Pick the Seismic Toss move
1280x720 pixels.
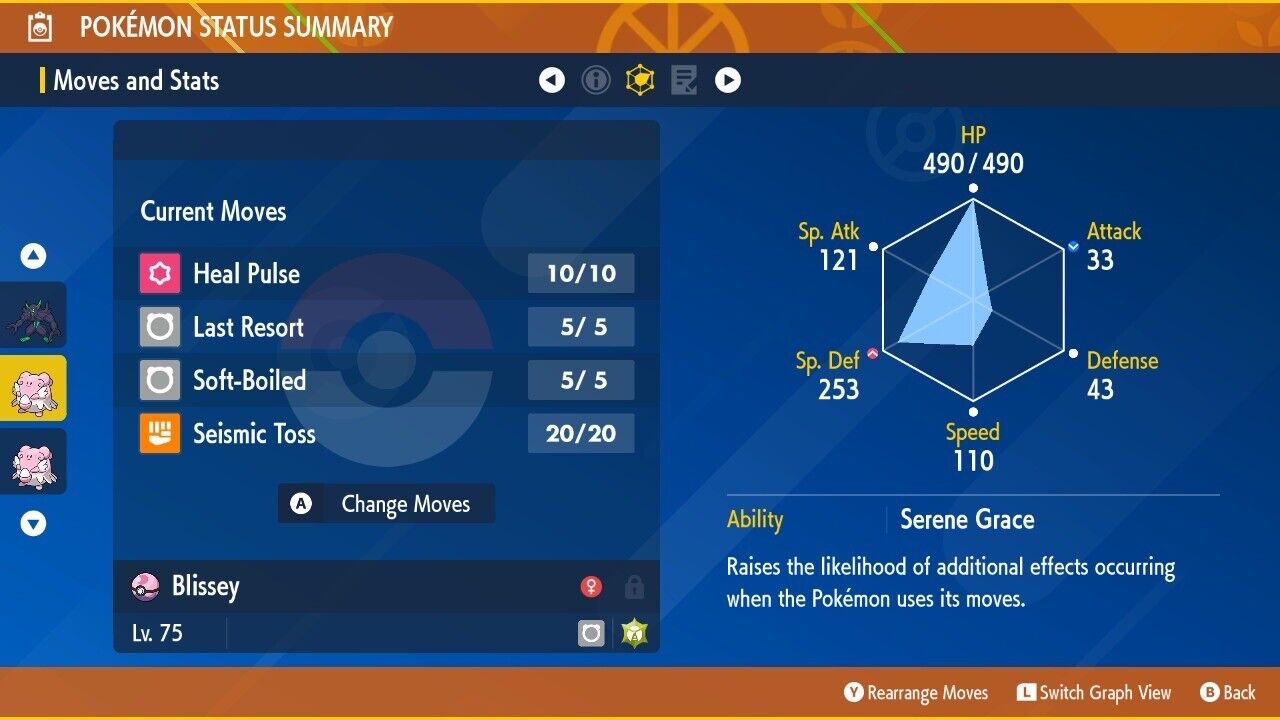point(386,433)
